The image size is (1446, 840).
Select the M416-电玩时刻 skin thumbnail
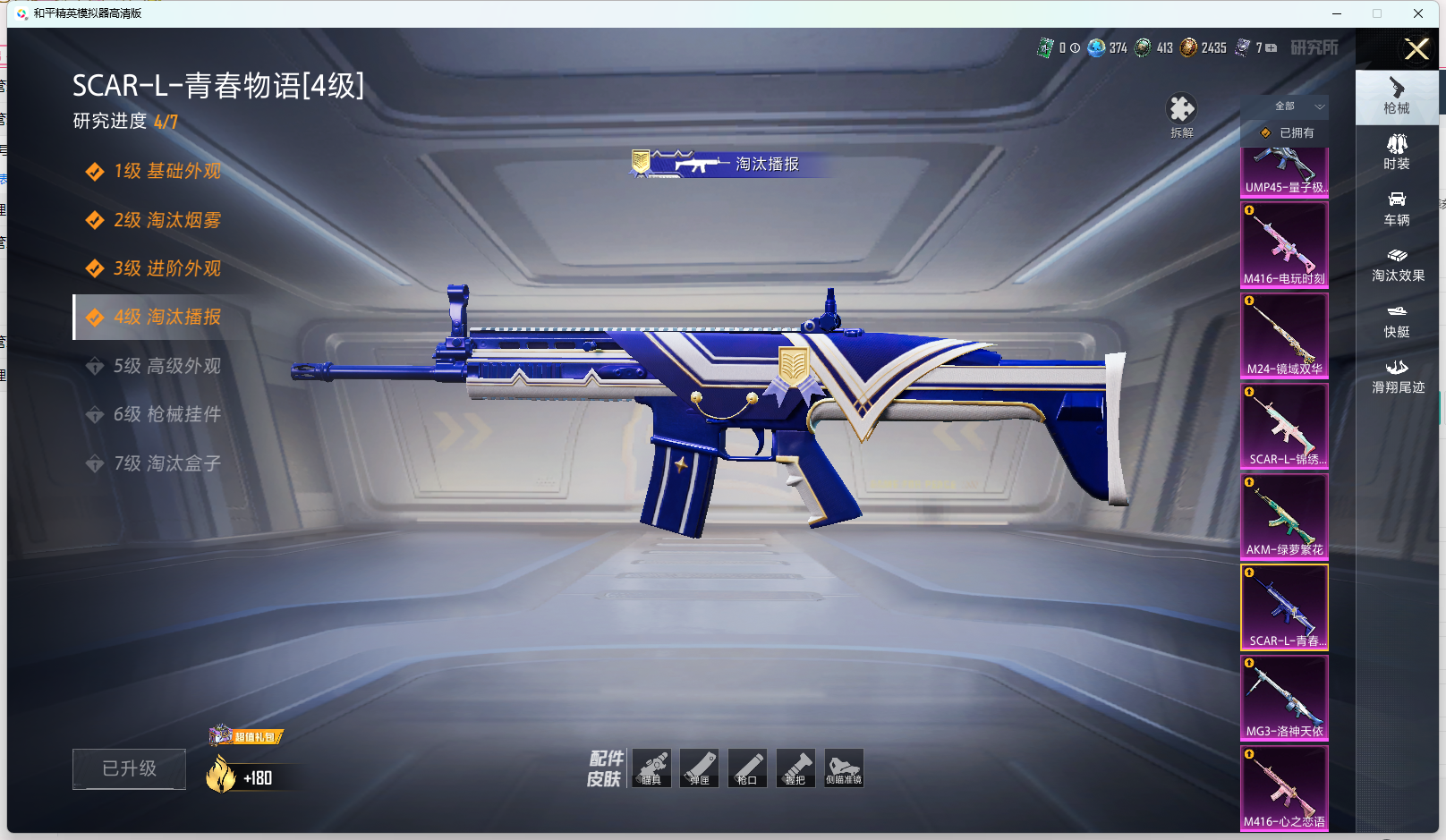tap(1284, 244)
